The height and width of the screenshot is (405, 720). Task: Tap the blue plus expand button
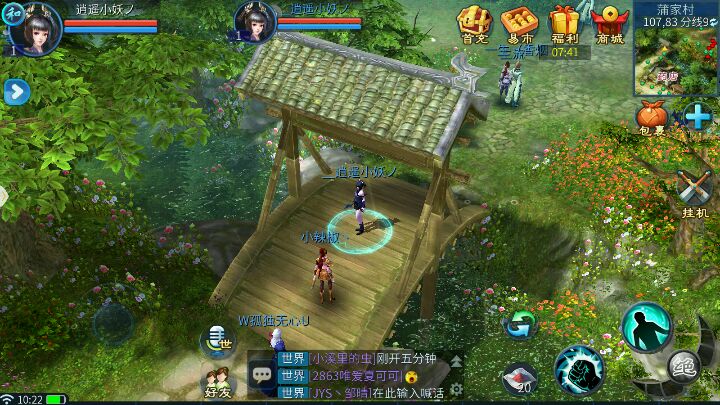coord(699,117)
